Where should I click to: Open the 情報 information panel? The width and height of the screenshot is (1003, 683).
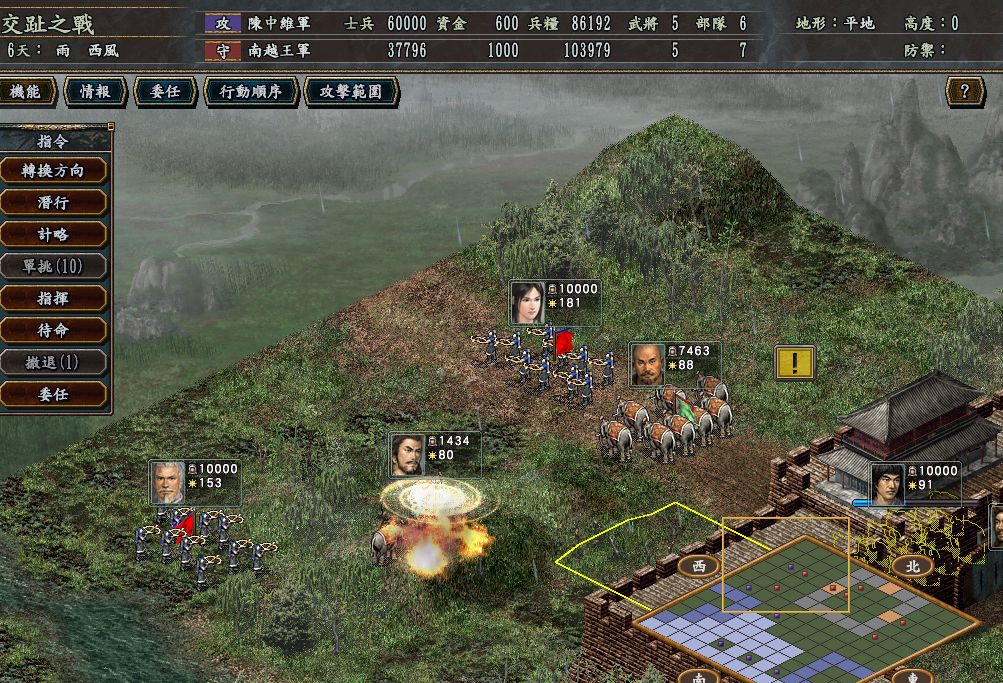pyautogui.click(x=95, y=92)
